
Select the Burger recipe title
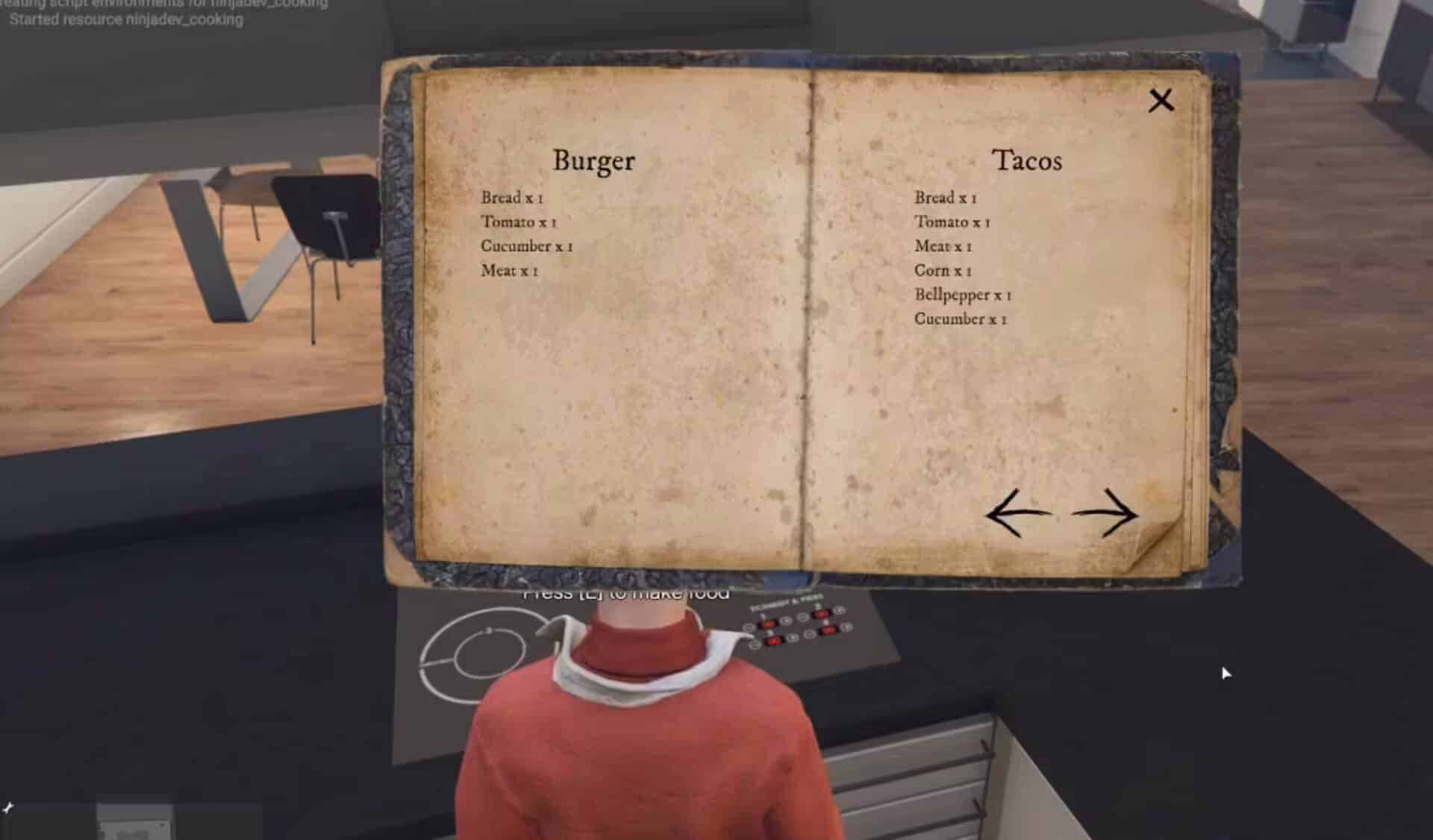(593, 160)
